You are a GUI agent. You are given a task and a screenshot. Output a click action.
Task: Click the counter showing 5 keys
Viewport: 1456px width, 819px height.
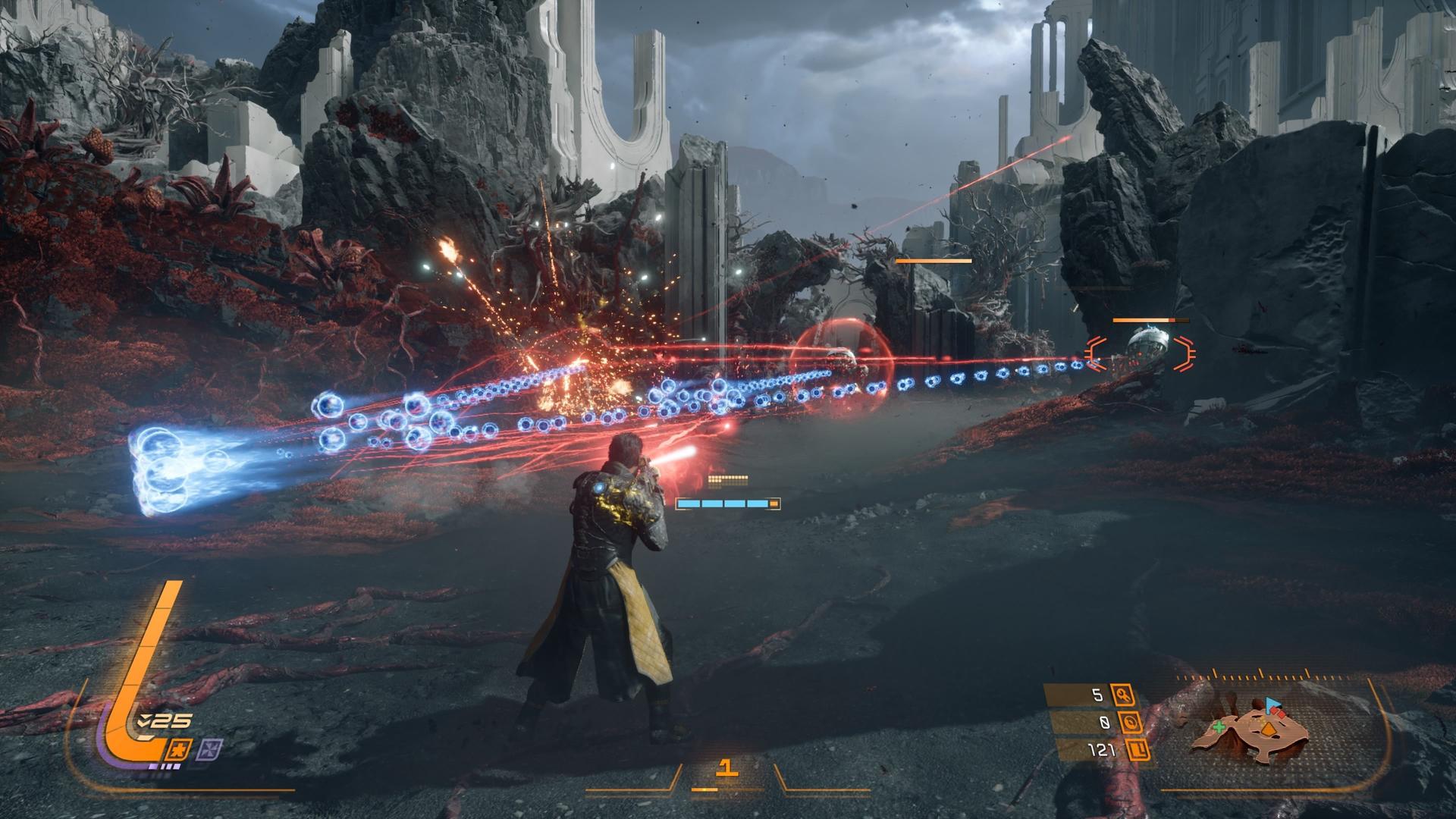[x=1097, y=695]
